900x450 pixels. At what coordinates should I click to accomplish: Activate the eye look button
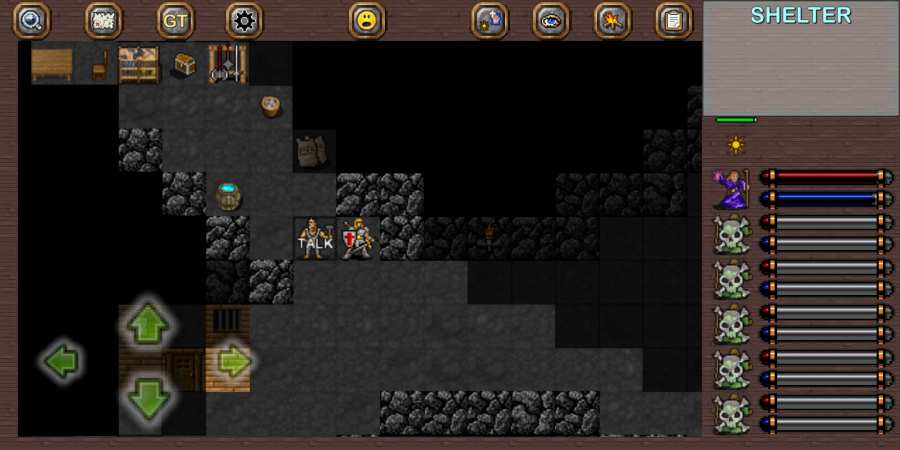point(551,20)
